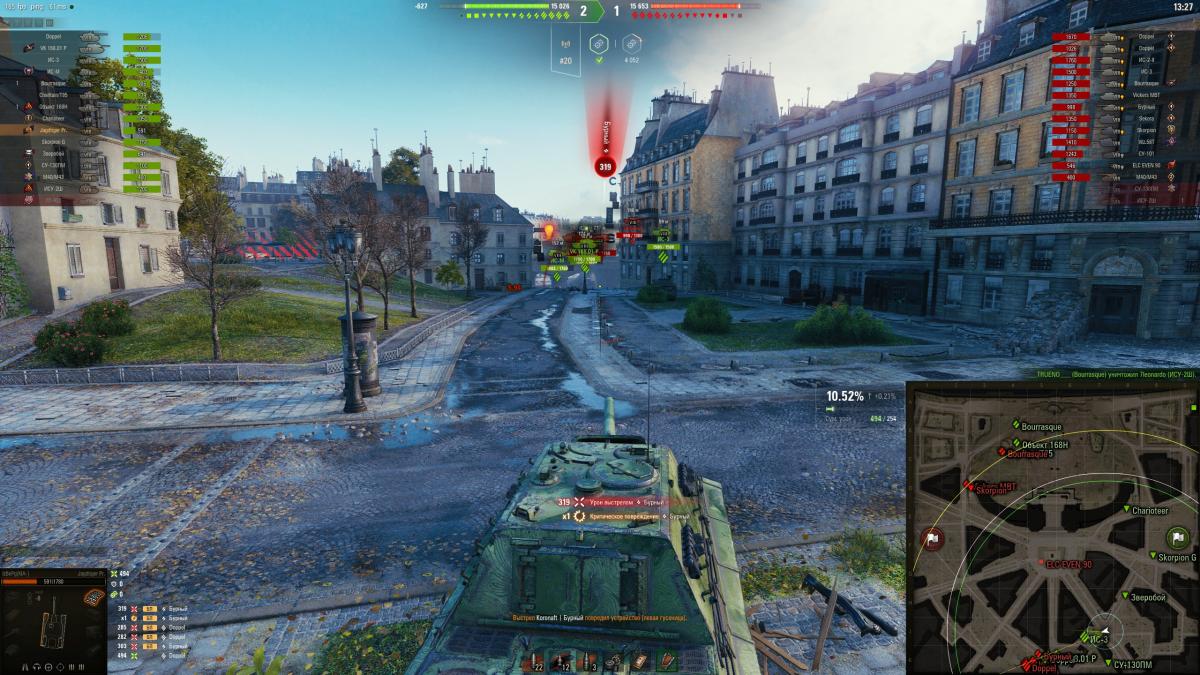
Task: Choose the СУ-101 row in enemy list
Action: (x=1146, y=153)
